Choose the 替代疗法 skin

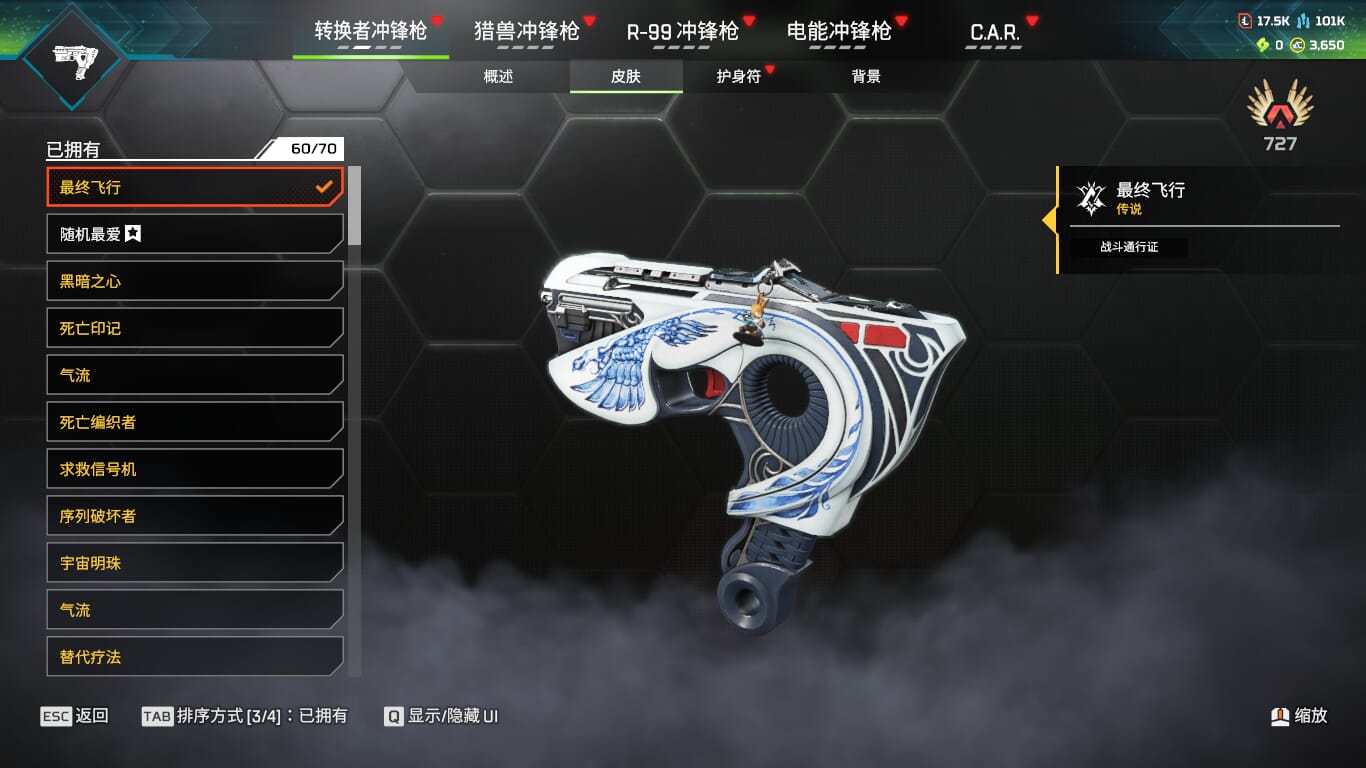(195, 657)
